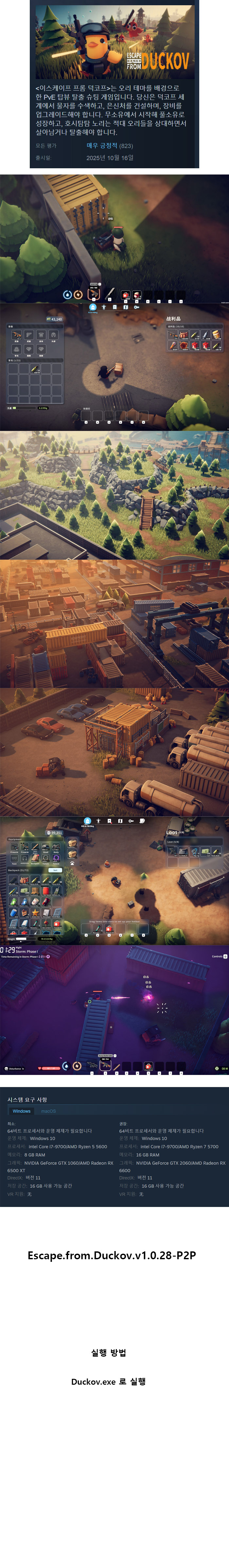View the grassy hills with wooden stairs screenshot
The height and width of the screenshot is (1568, 229).
[114, 495]
